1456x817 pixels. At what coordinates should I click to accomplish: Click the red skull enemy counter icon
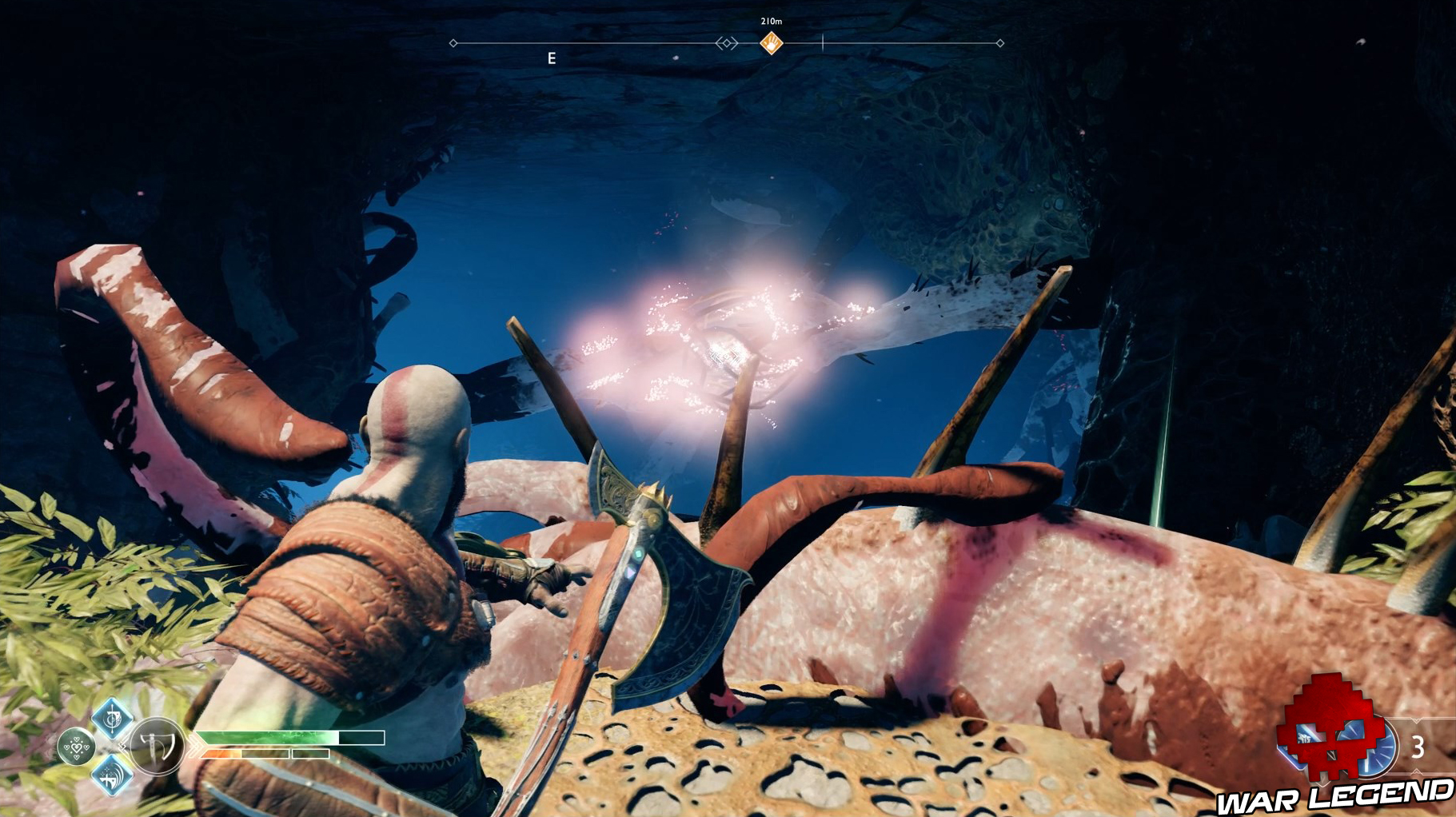click(x=1332, y=734)
